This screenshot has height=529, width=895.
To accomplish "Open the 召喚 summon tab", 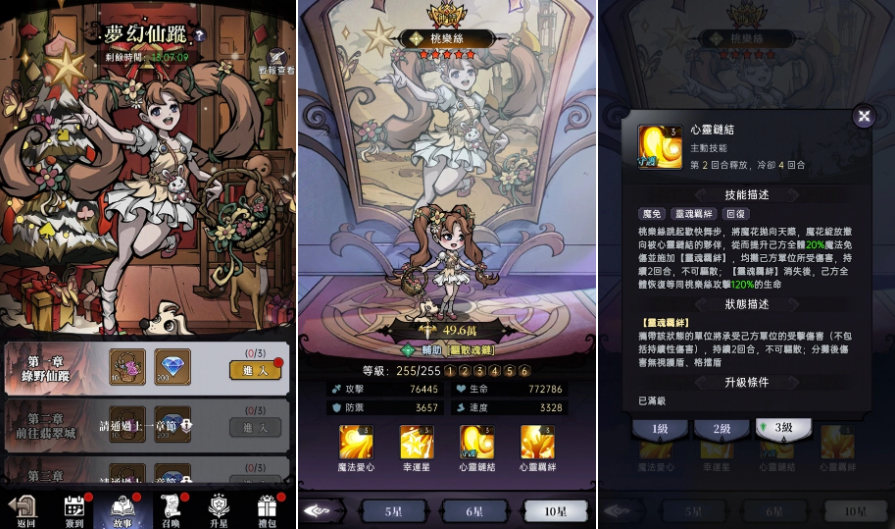I will tap(170, 509).
